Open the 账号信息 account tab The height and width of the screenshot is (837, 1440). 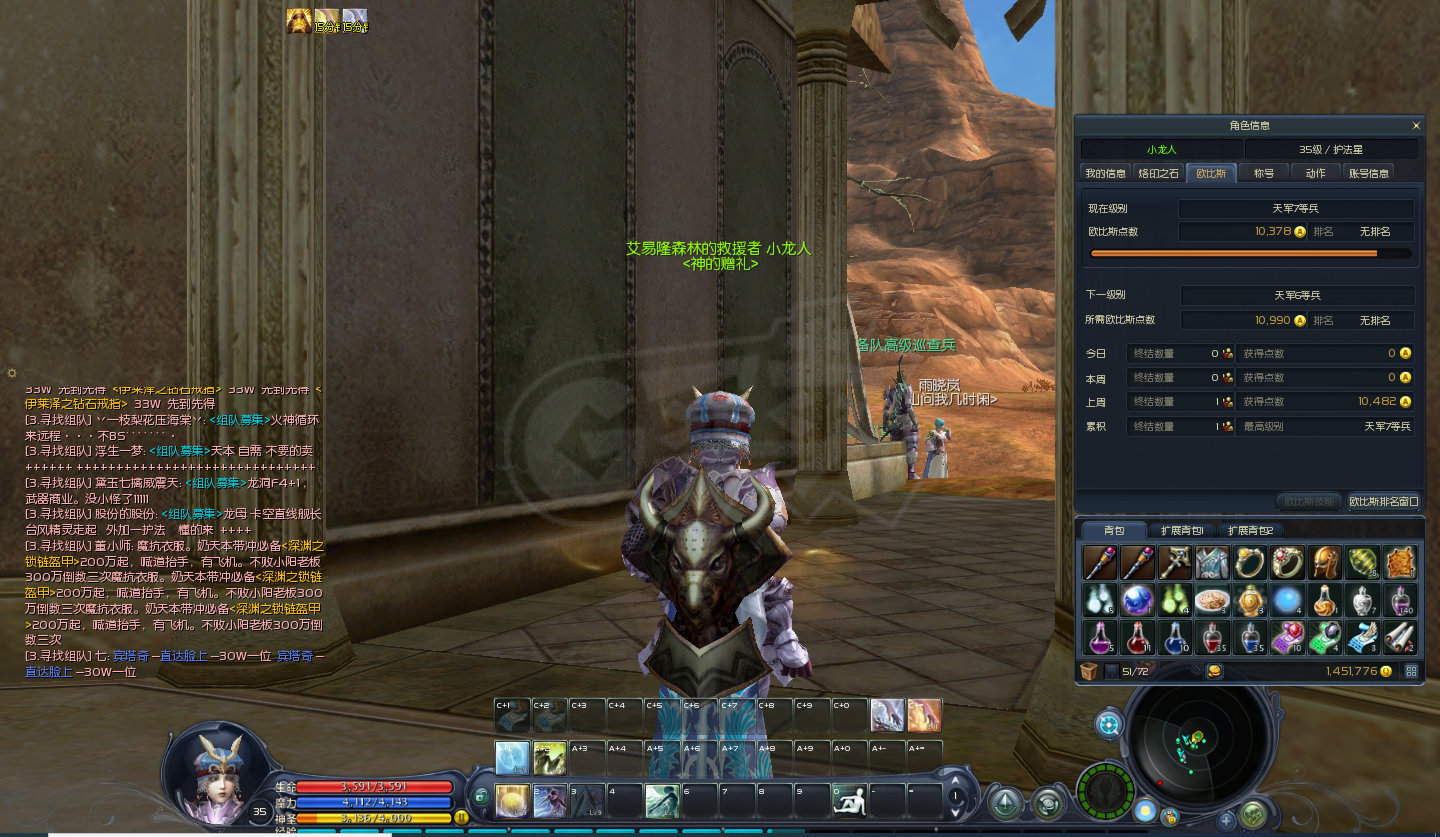coord(1368,173)
